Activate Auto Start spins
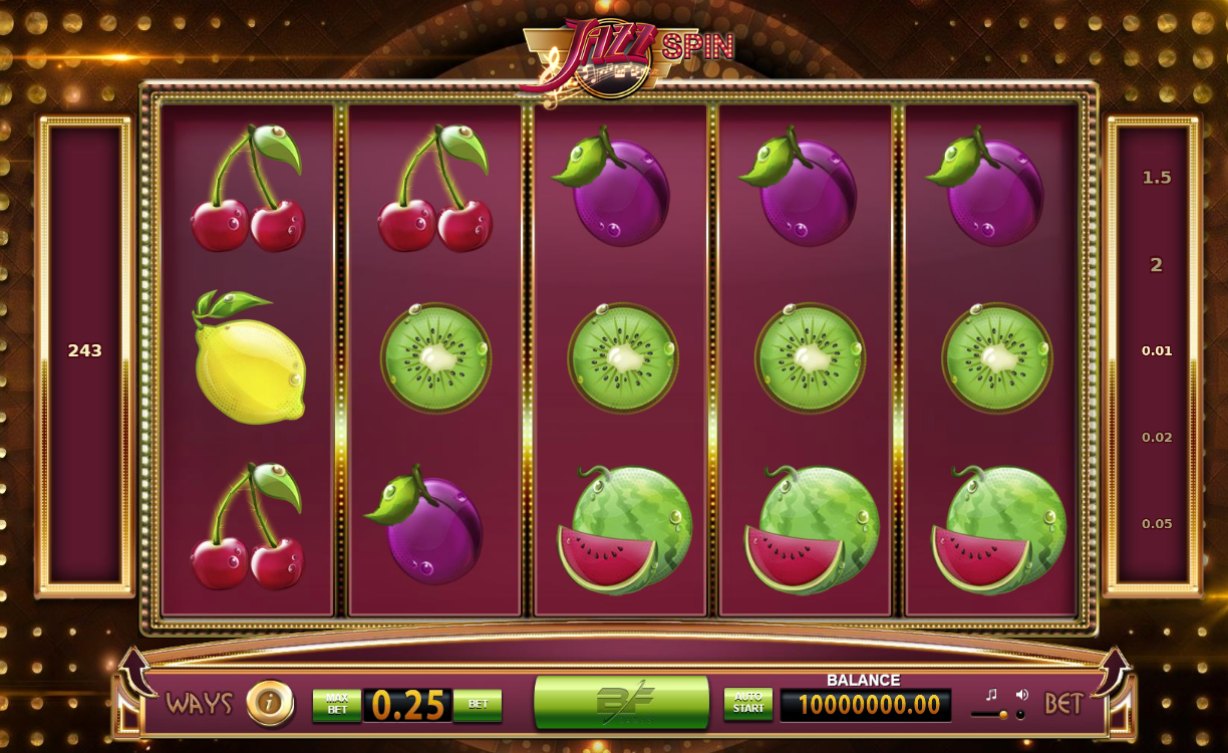Image resolution: width=1228 pixels, height=753 pixels. click(x=748, y=703)
